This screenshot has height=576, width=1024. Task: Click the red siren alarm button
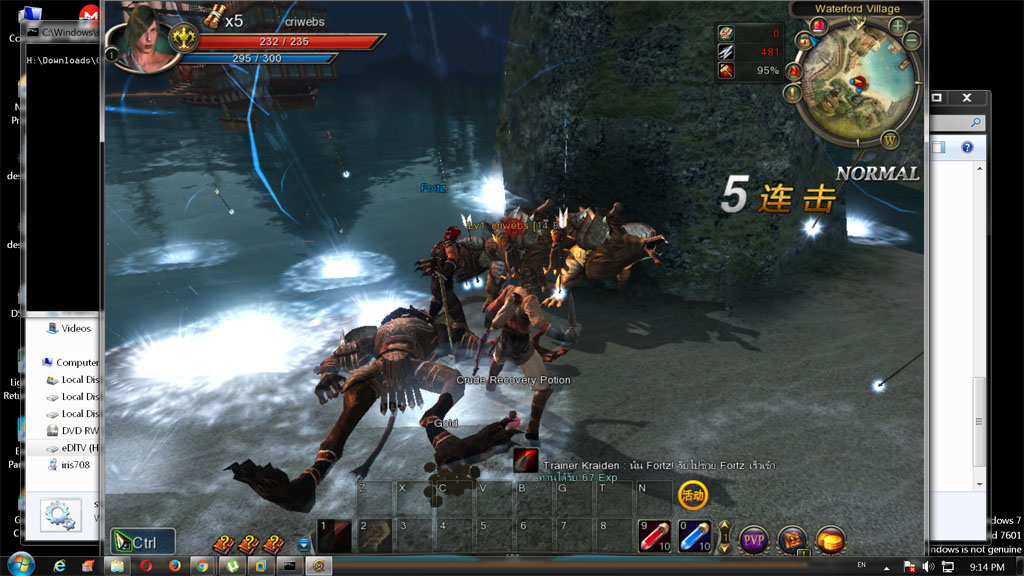tap(819, 27)
